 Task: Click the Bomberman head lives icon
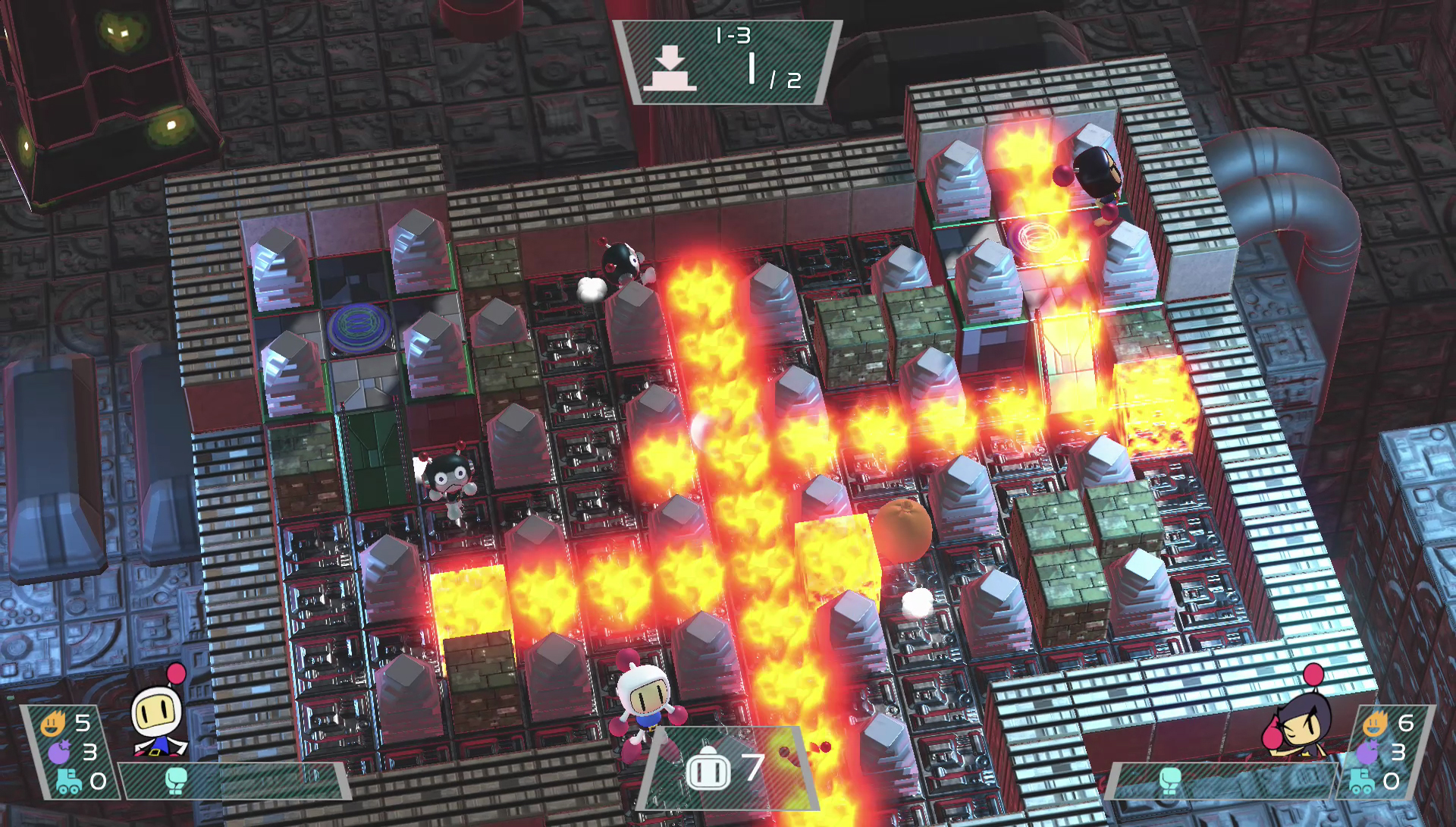tap(708, 769)
